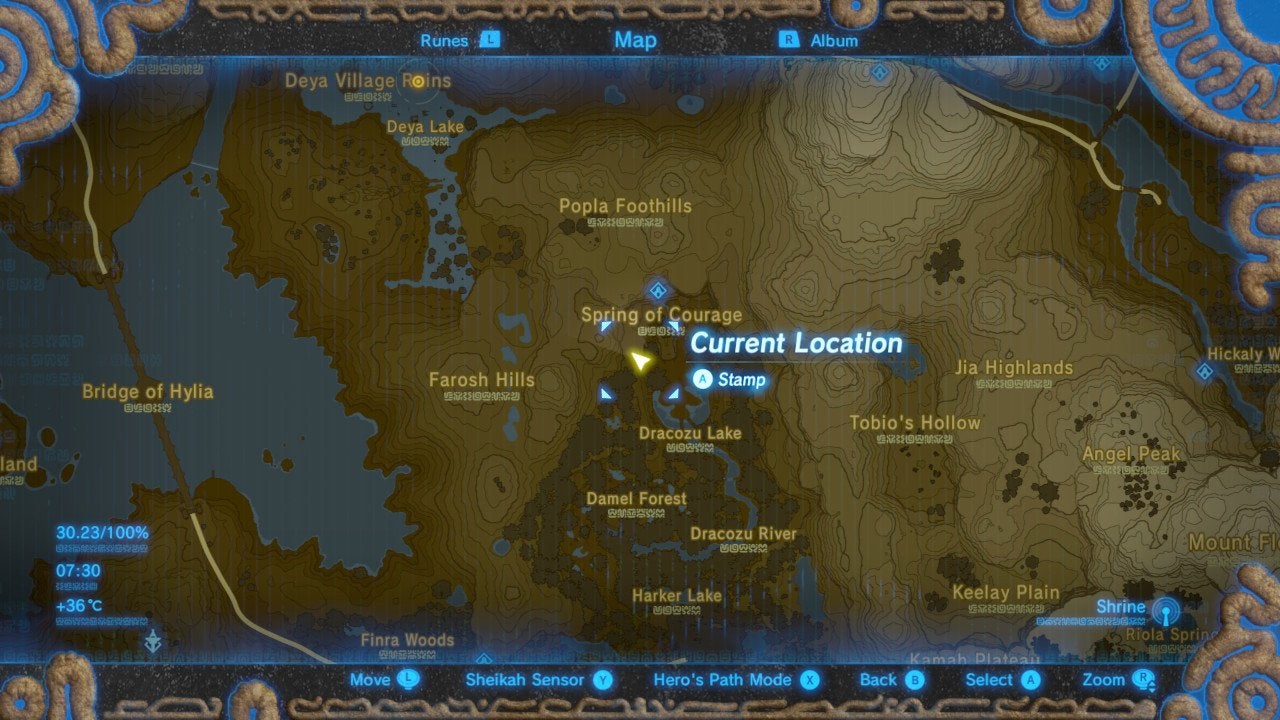Switch to the Album tab
The image size is (1280, 720).
(836, 40)
